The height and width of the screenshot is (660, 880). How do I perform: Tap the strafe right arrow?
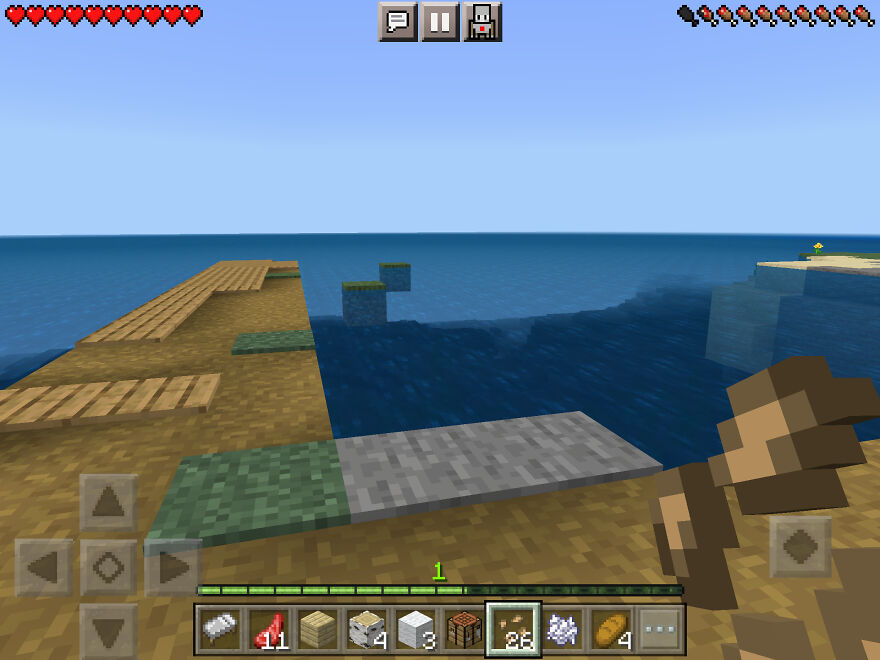coord(172,568)
